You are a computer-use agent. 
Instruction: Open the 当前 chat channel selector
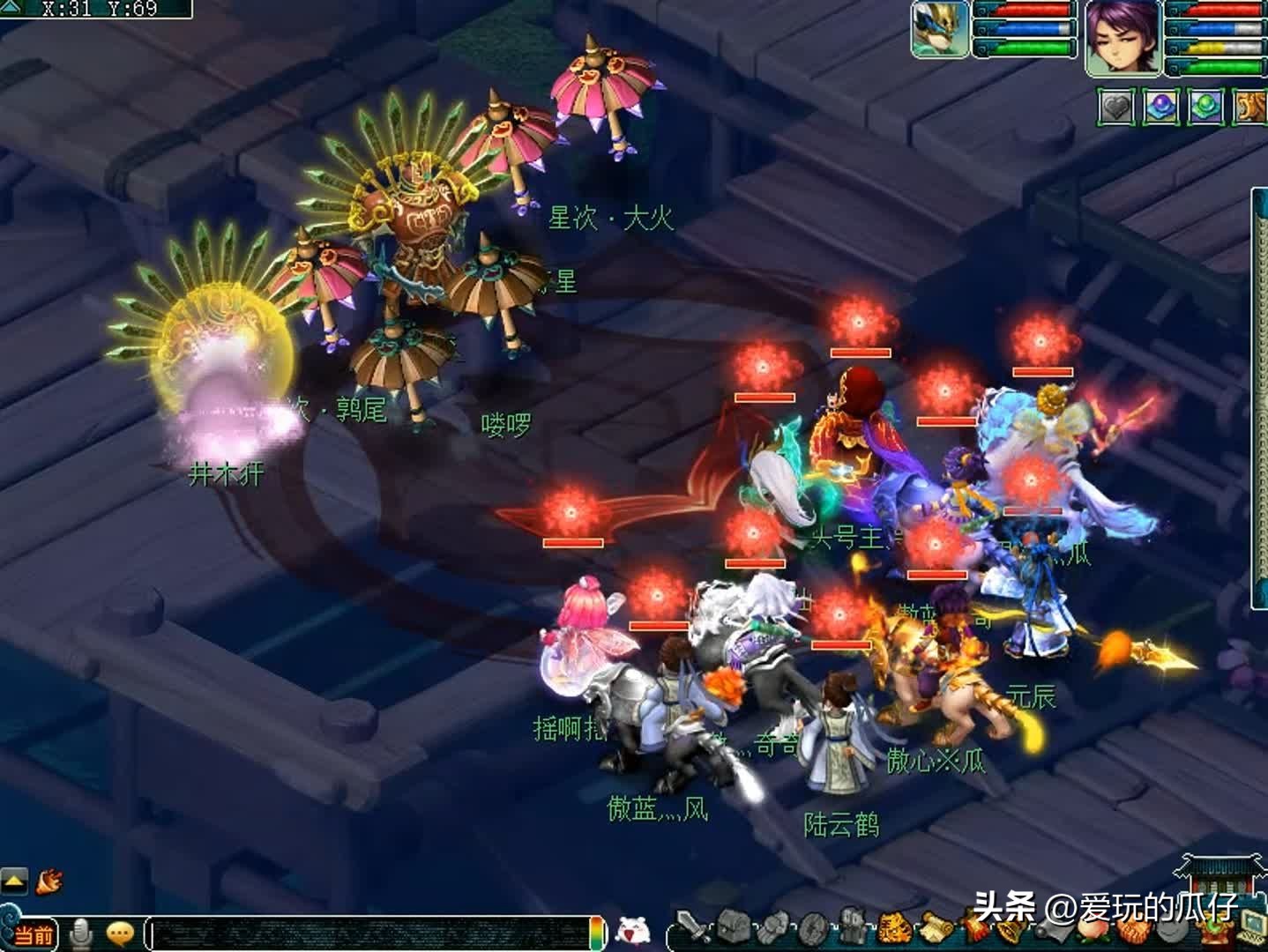point(35,933)
